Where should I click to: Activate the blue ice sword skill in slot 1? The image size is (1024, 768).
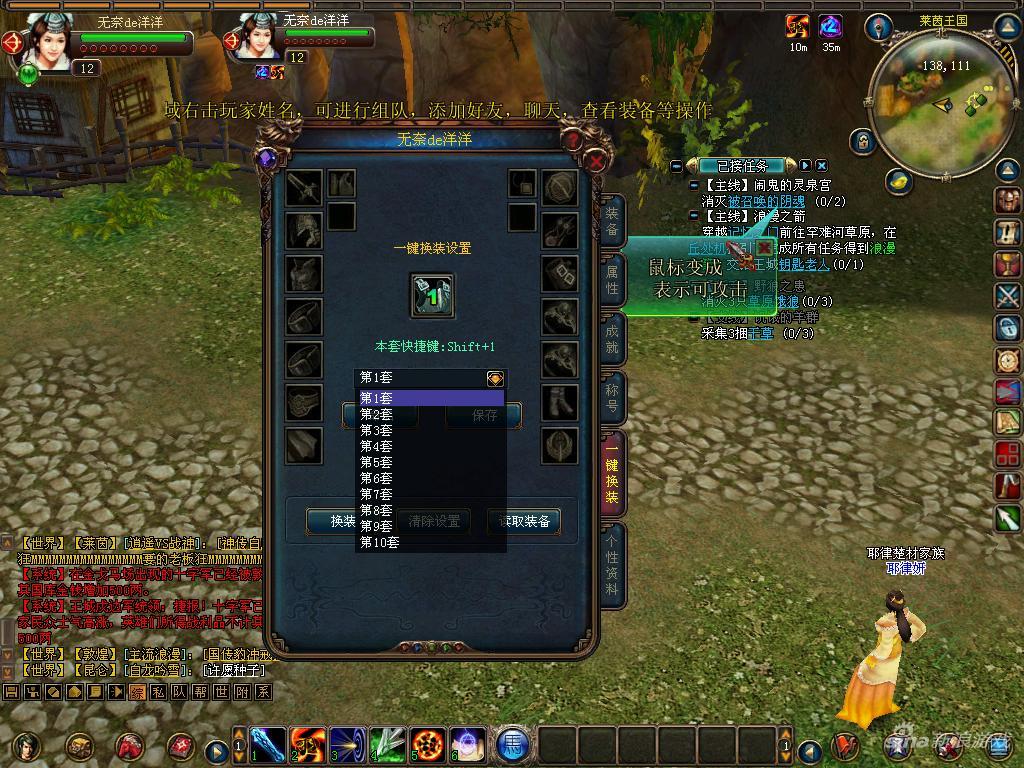click(x=268, y=746)
